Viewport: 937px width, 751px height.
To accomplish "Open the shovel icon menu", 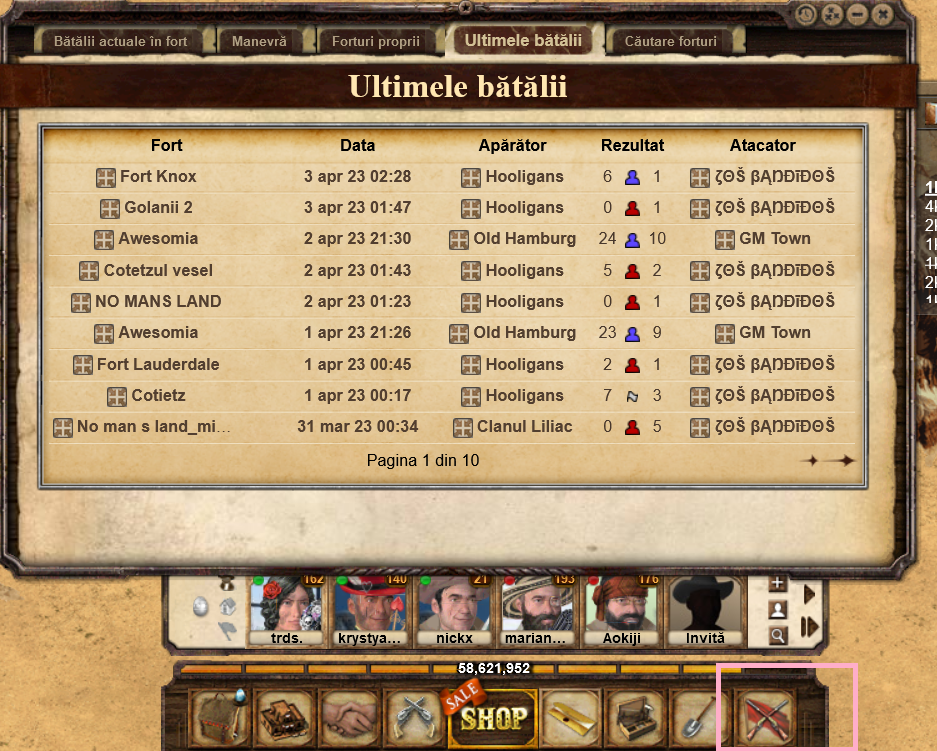I will (x=700, y=718).
